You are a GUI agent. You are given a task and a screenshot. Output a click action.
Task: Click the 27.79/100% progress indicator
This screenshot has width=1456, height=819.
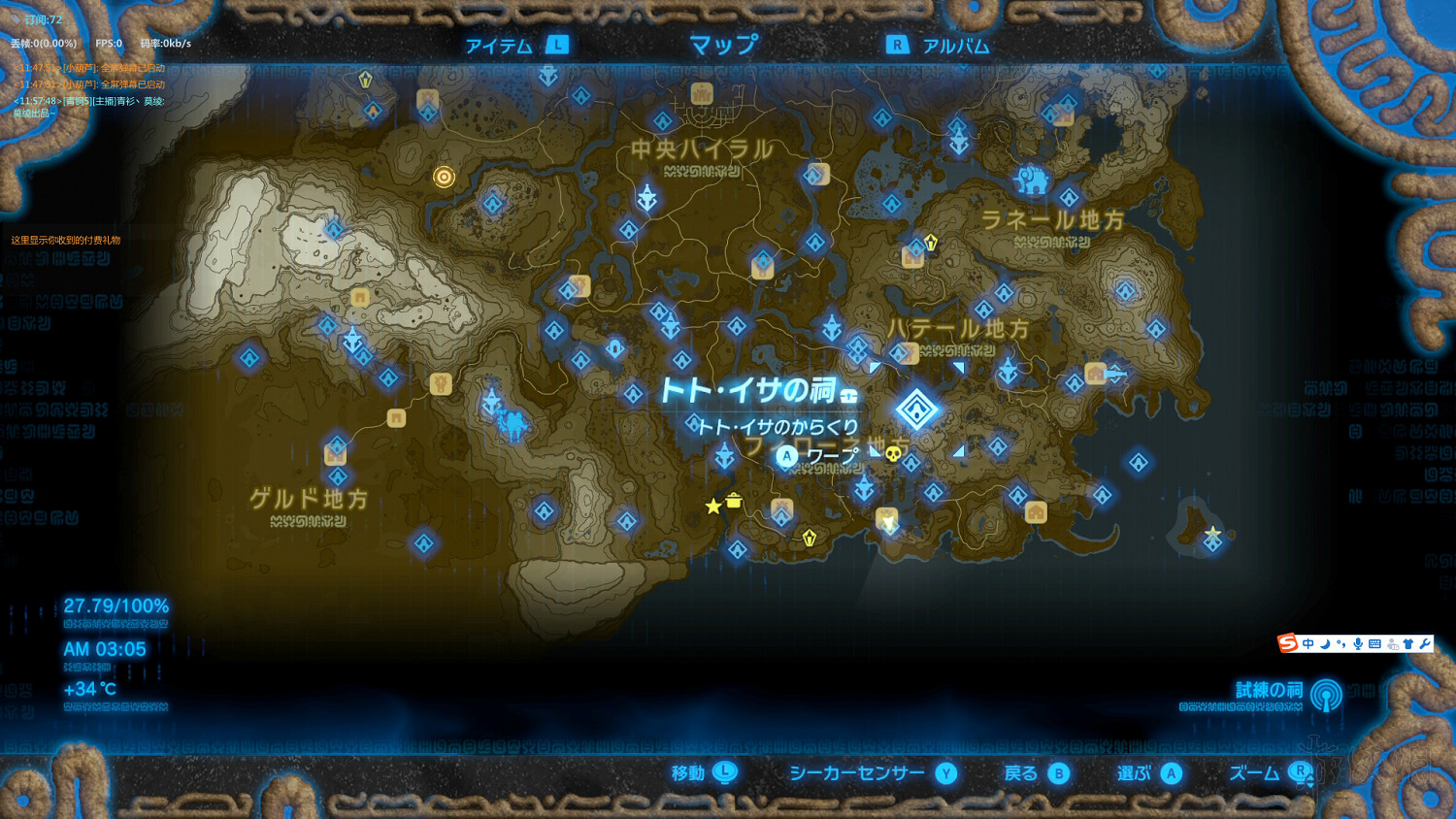115,605
